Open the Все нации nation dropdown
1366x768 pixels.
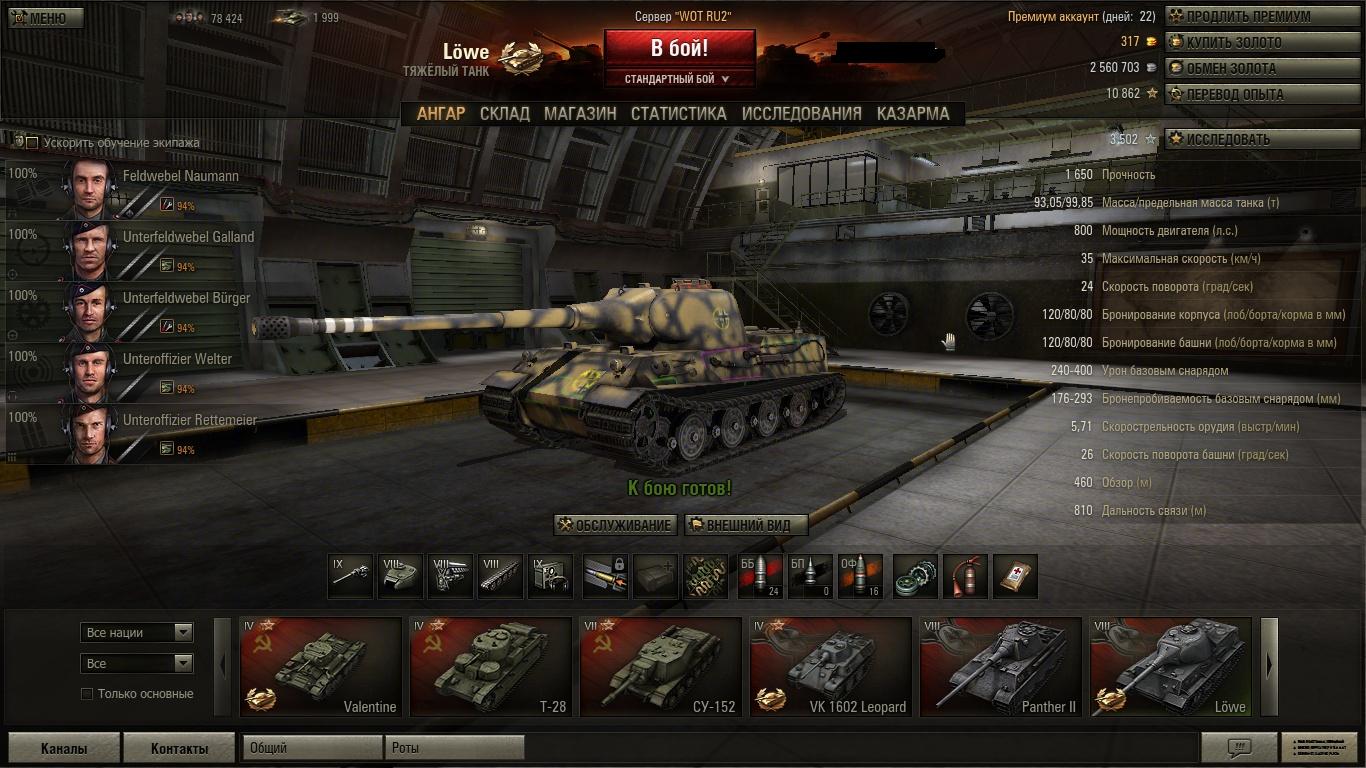coord(137,633)
